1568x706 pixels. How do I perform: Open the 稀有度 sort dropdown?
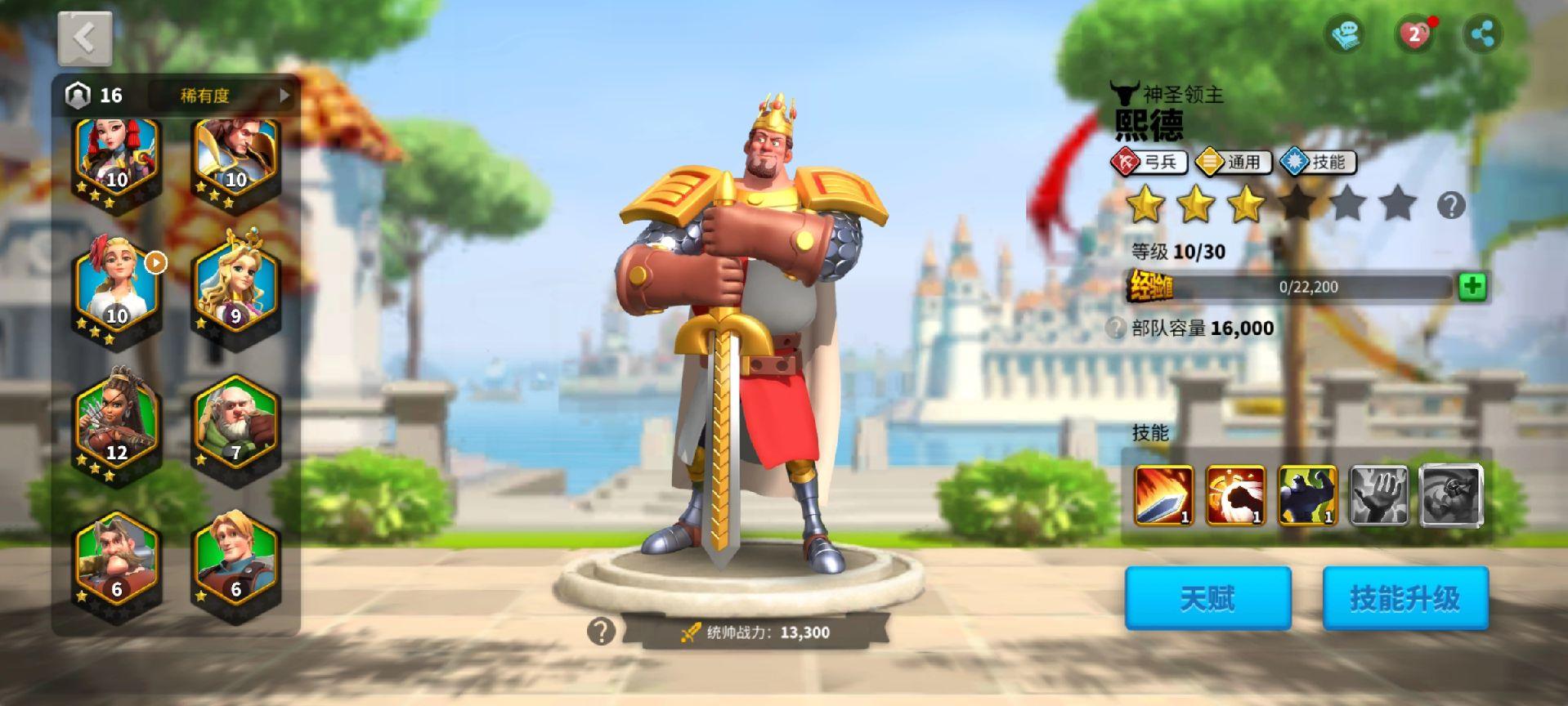tap(219, 96)
